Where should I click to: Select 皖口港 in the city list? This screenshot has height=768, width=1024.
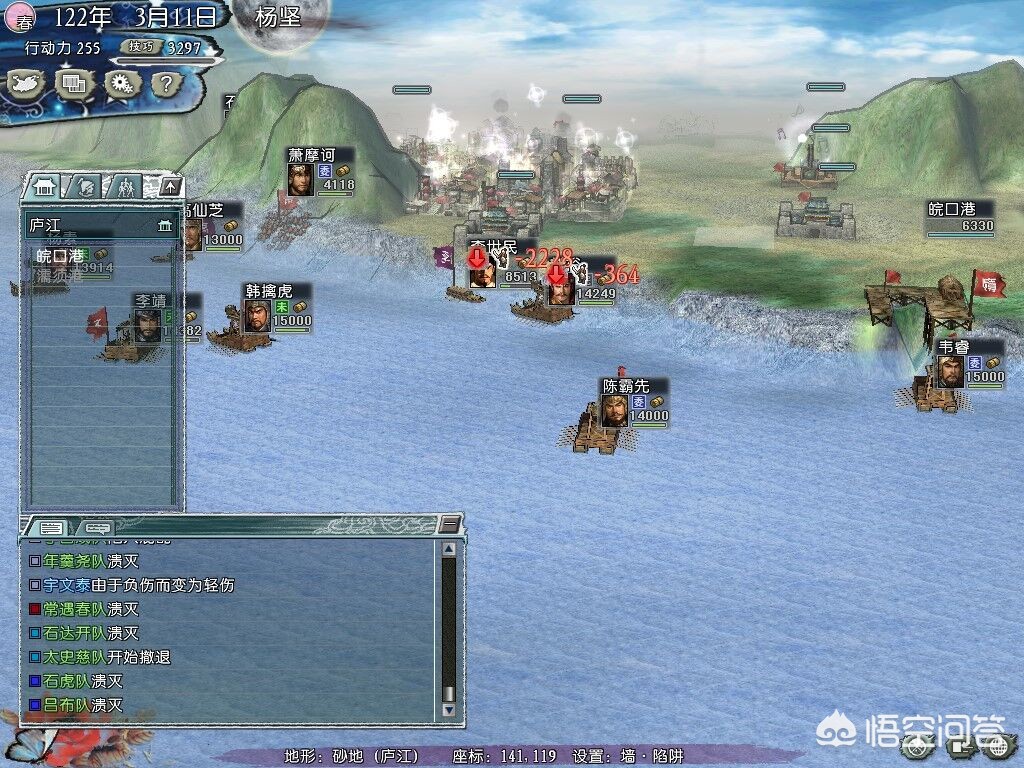click(60, 256)
